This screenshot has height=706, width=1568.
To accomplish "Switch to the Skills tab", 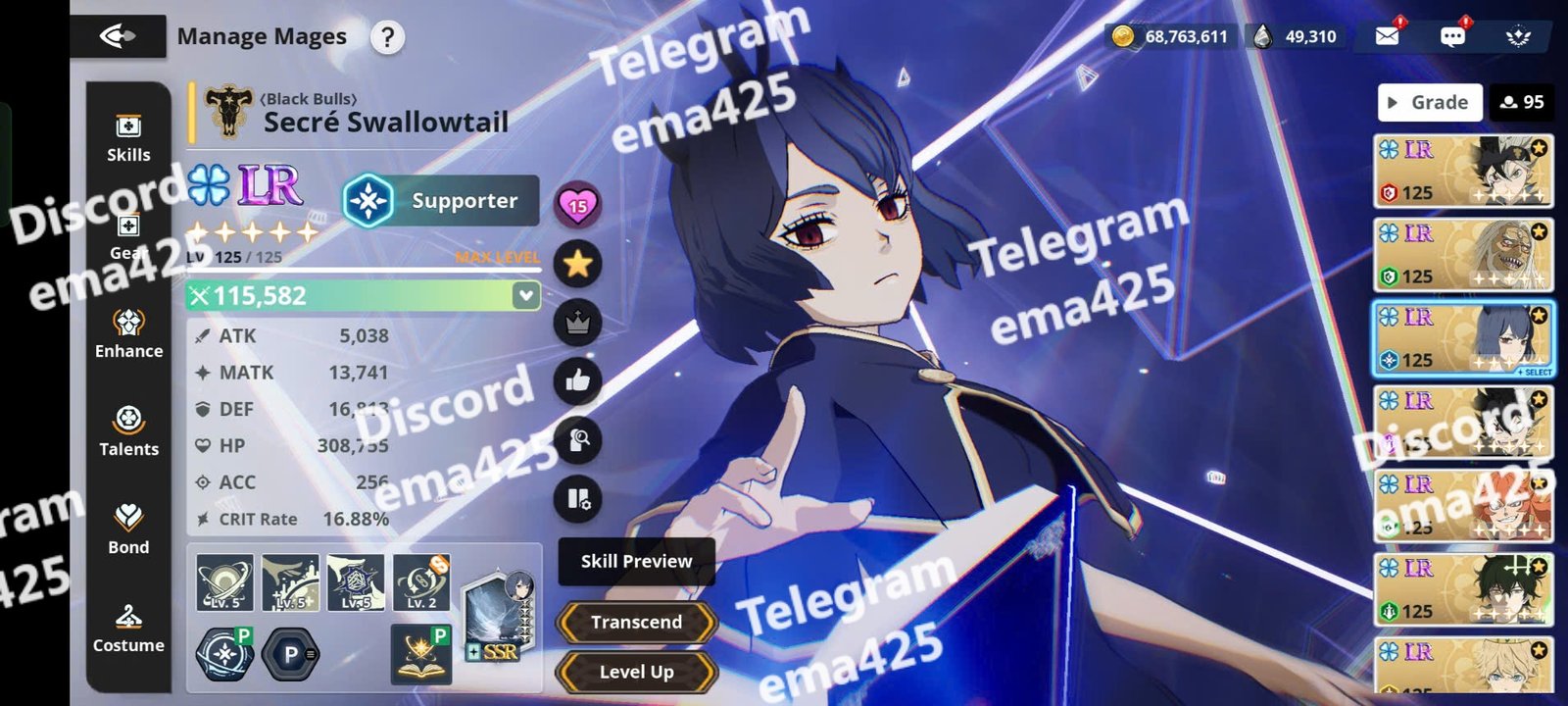I will [128, 138].
